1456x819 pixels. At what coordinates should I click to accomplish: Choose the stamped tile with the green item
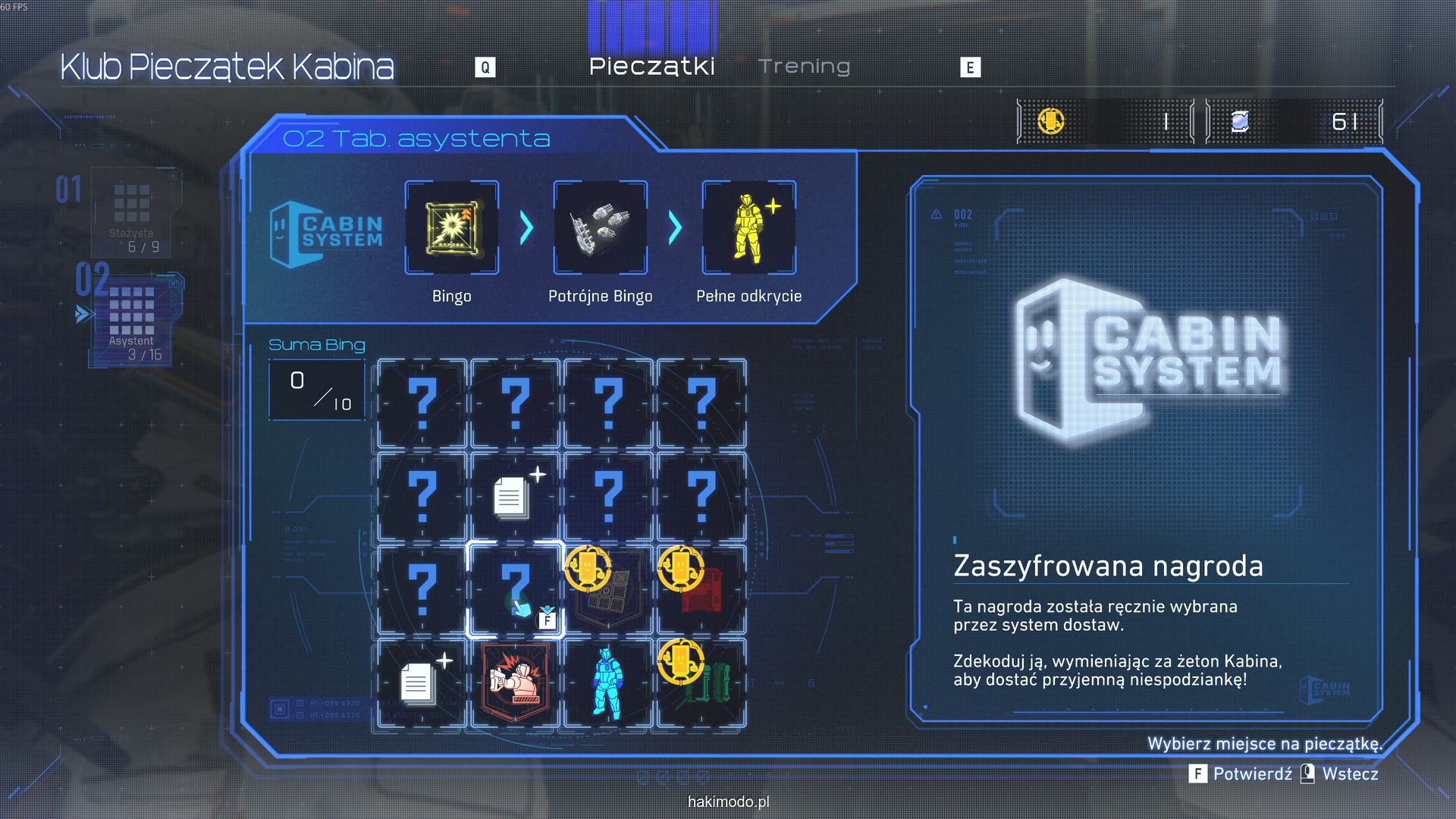tap(701, 682)
